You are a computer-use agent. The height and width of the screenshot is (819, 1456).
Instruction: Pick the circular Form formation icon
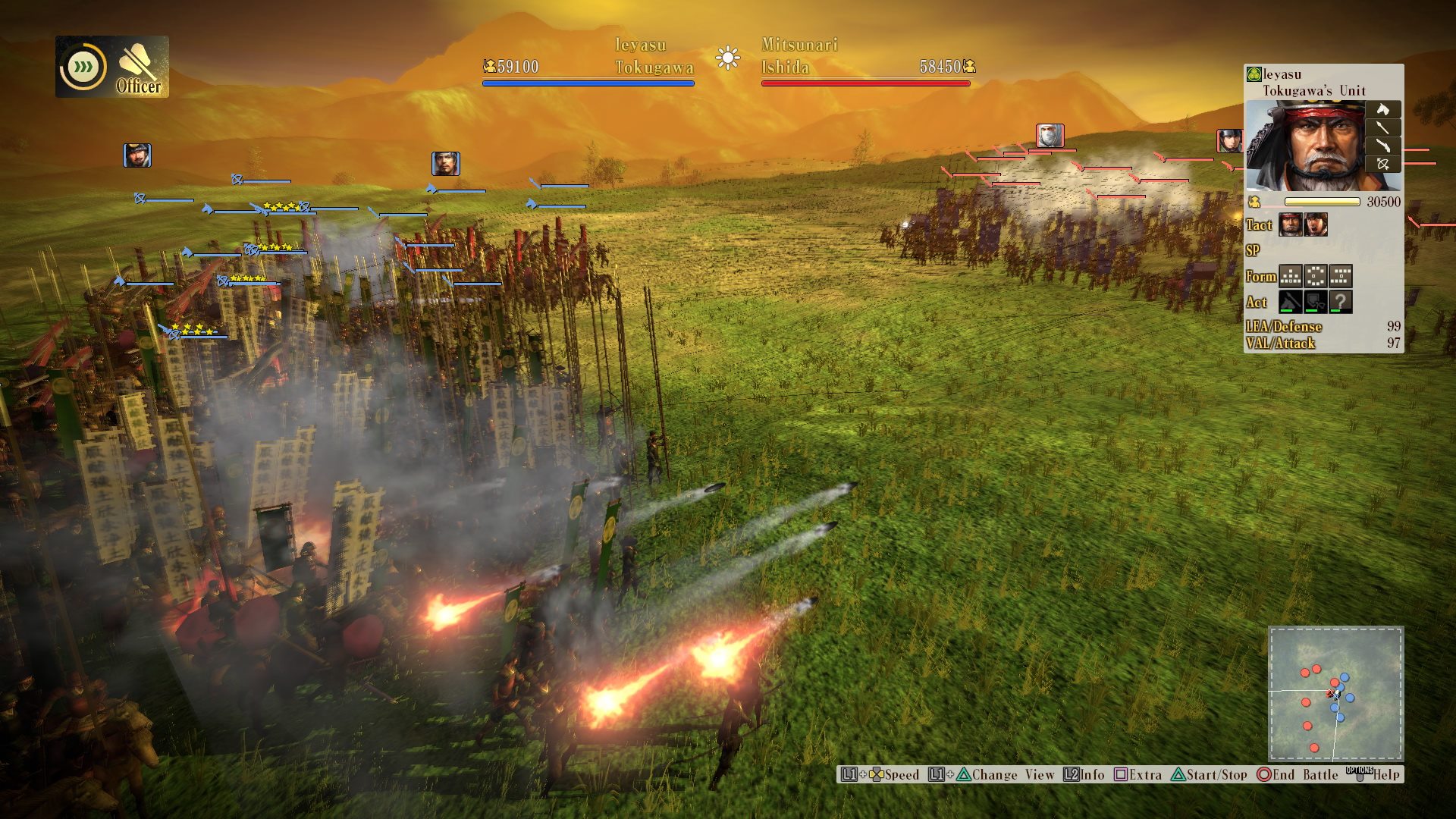tap(1316, 276)
